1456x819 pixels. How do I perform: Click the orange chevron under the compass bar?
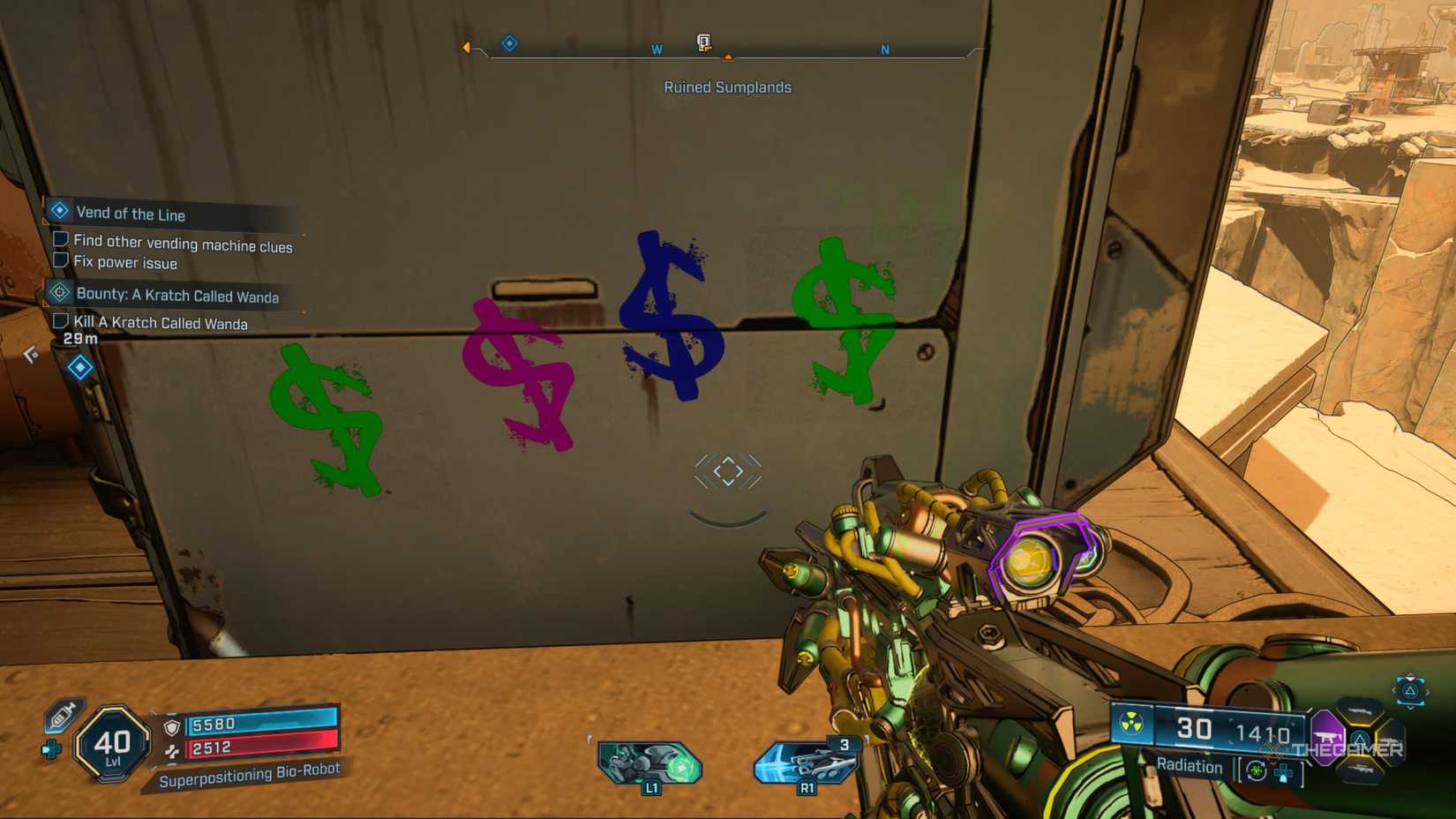pos(728,58)
